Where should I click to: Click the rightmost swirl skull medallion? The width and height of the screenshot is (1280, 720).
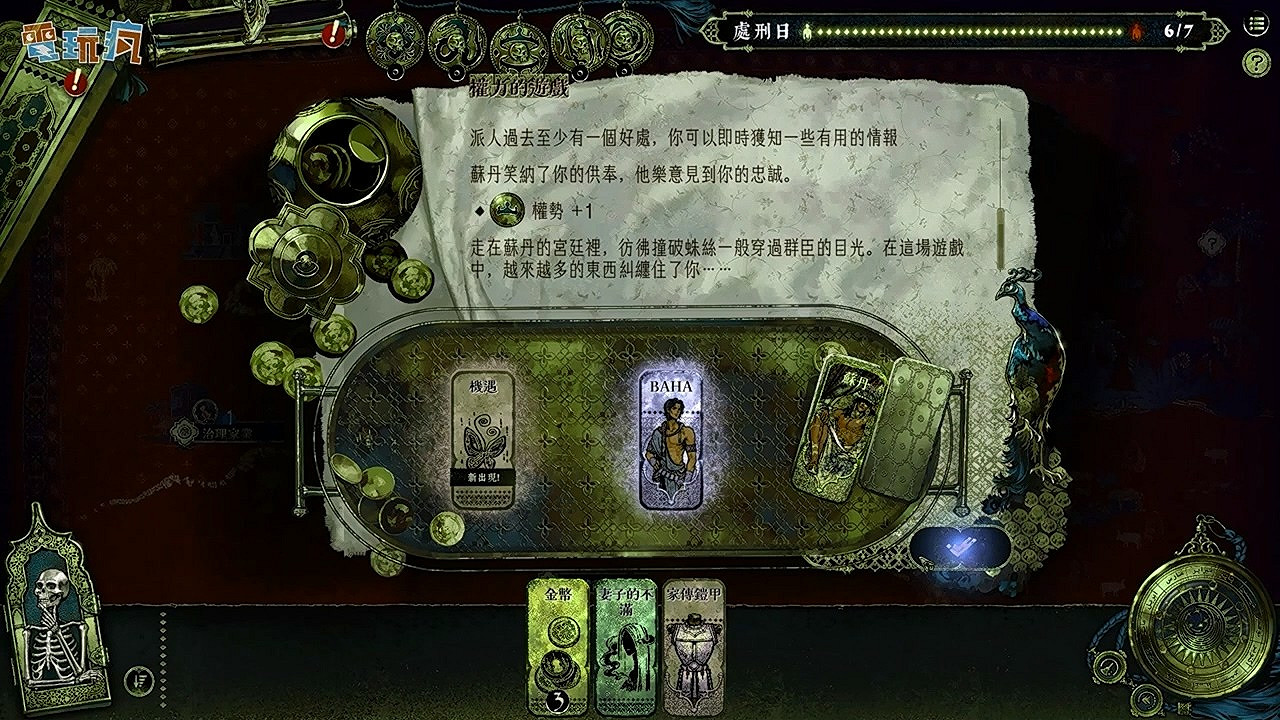(x=624, y=40)
